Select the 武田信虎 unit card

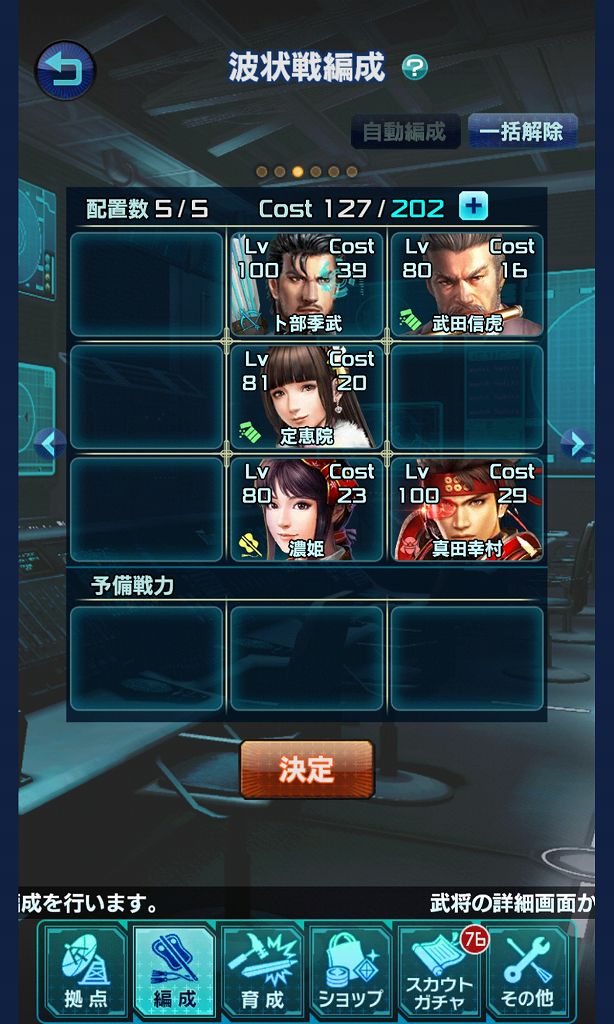[466, 284]
